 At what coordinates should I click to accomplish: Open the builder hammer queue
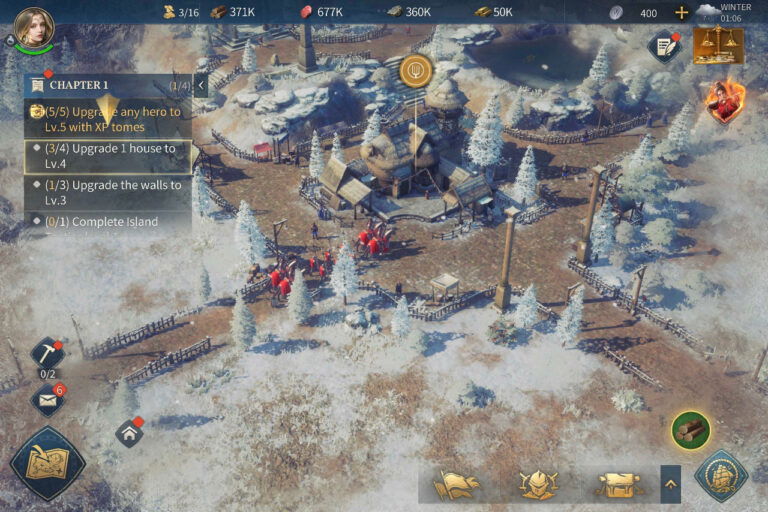(46, 353)
